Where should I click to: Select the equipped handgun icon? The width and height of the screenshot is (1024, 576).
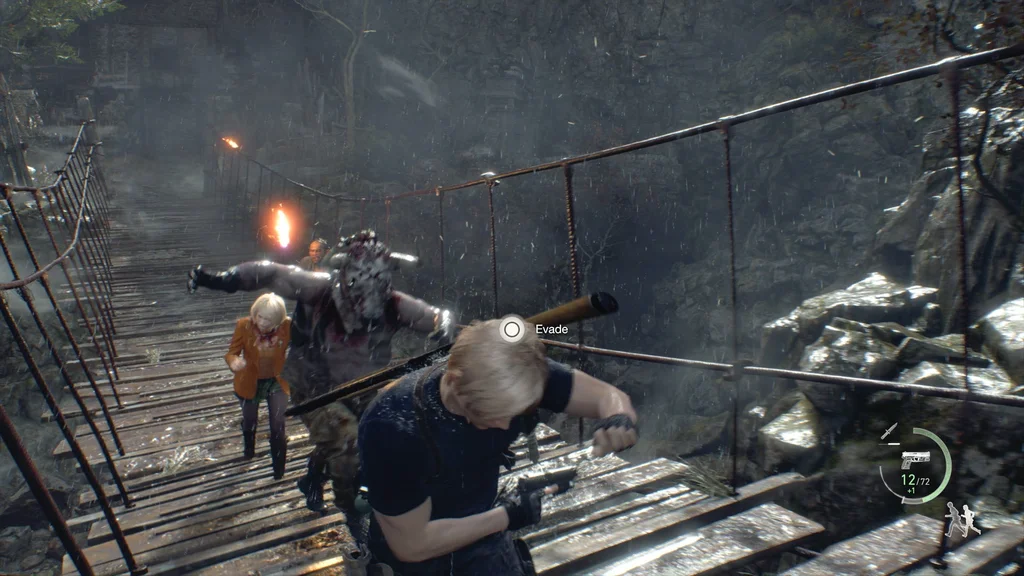915,459
